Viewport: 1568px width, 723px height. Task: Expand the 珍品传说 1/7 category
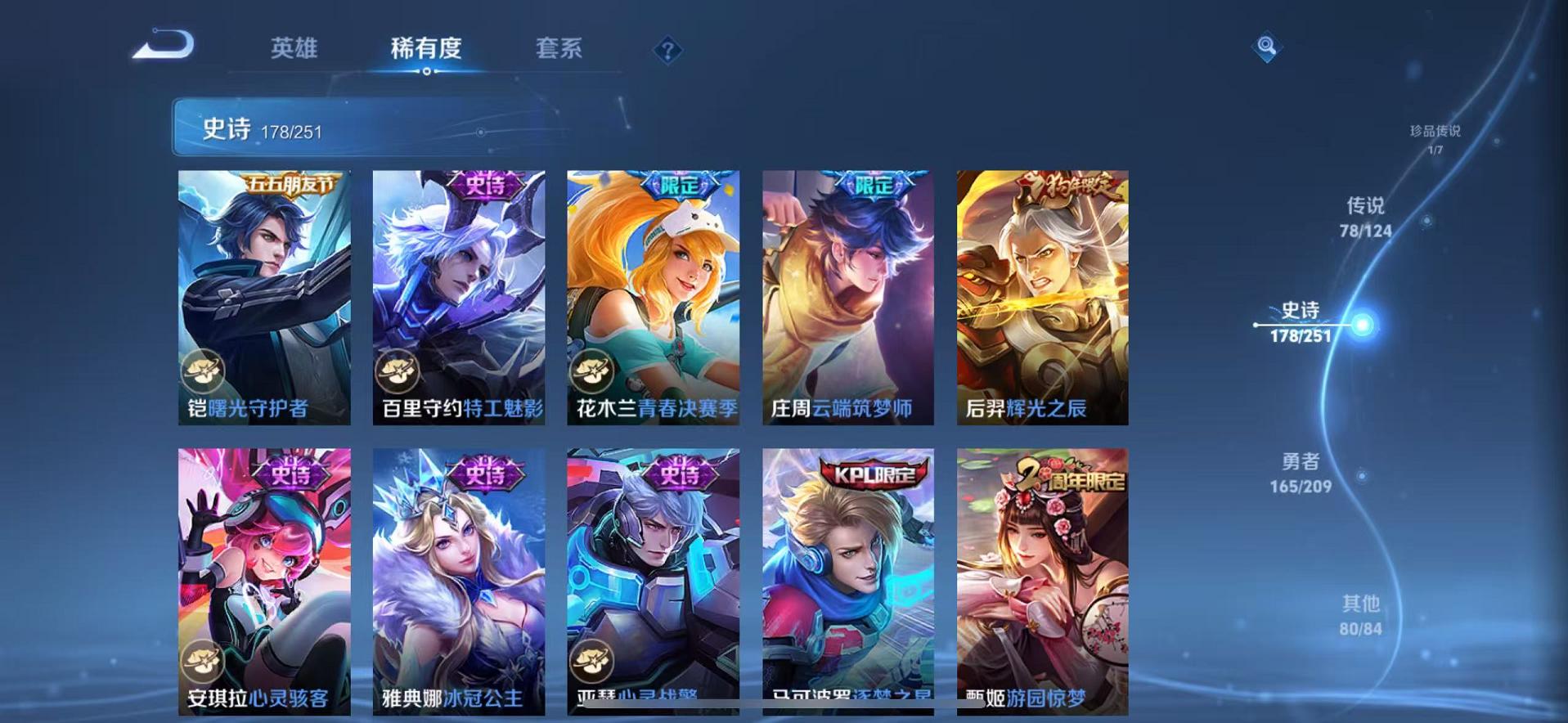click(1435, 139)
